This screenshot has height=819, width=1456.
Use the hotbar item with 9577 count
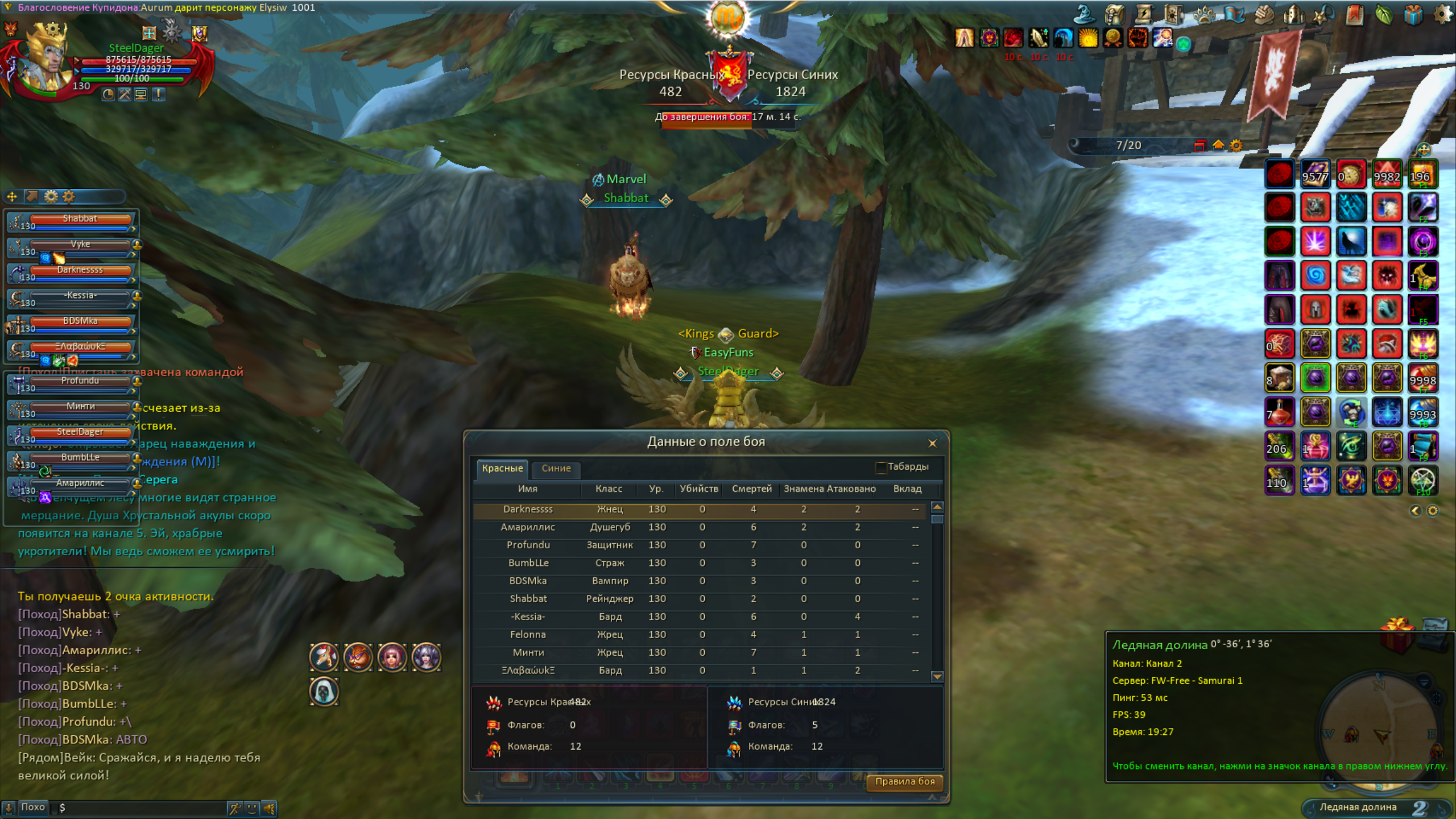tap(1315, 174)
